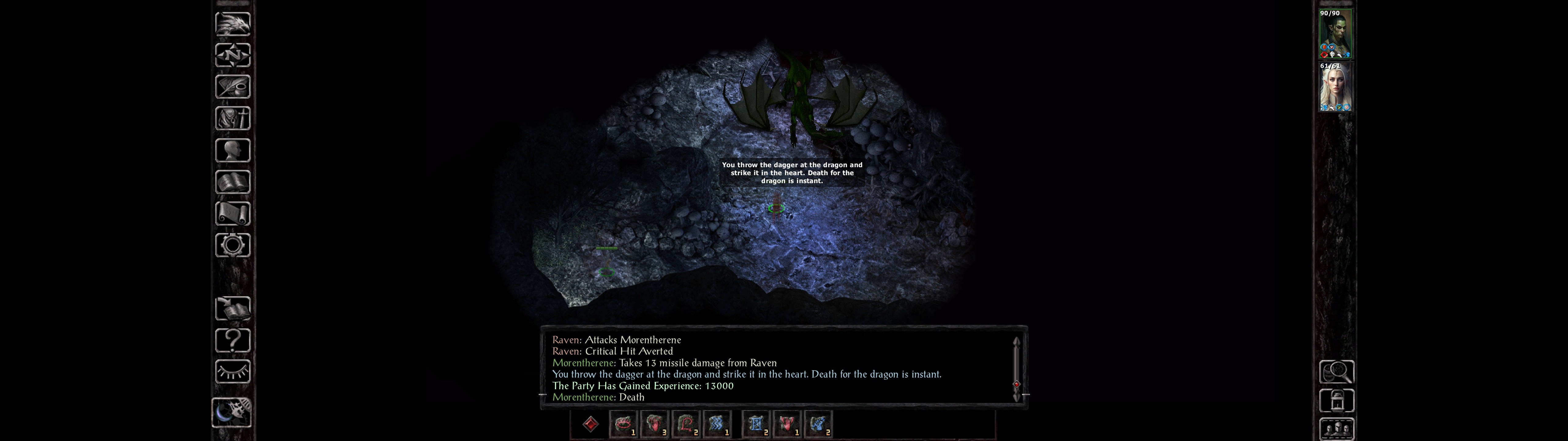
Task: Click the red diamond gem on action bar
Action: click(x=590, y=424)
